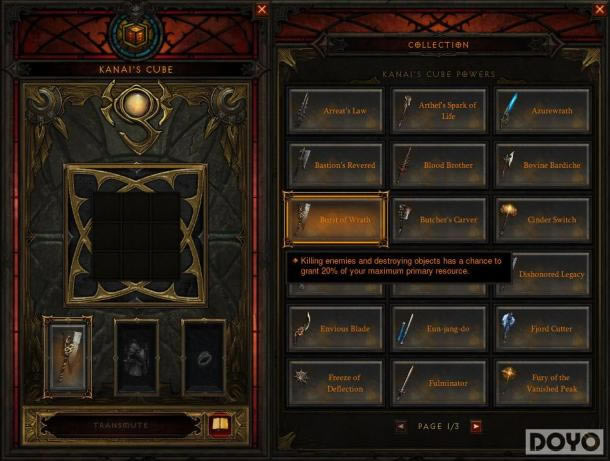Select the Burst of Wrath power

[x=335, y=219]
